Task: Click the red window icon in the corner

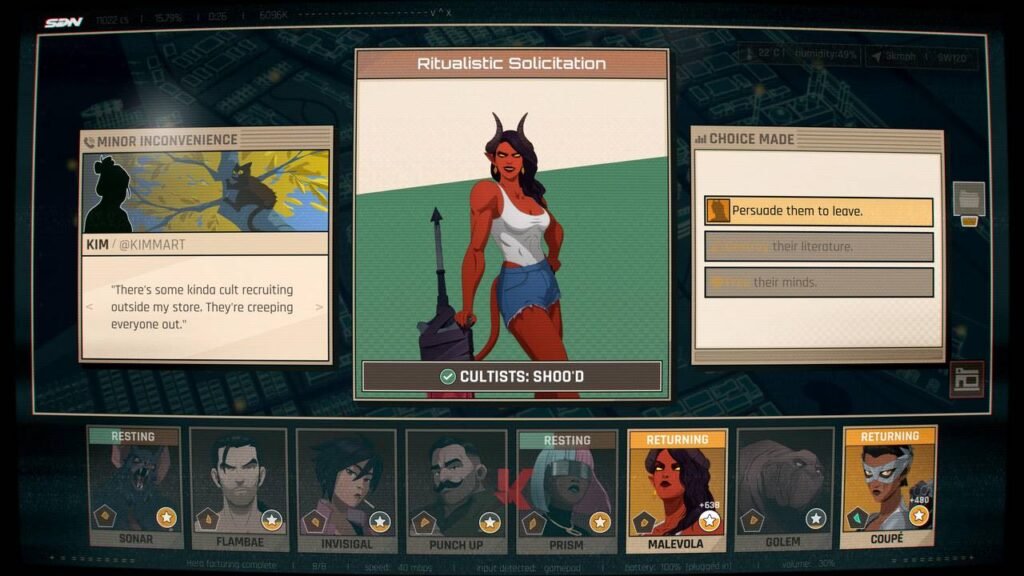Action: 966,379
